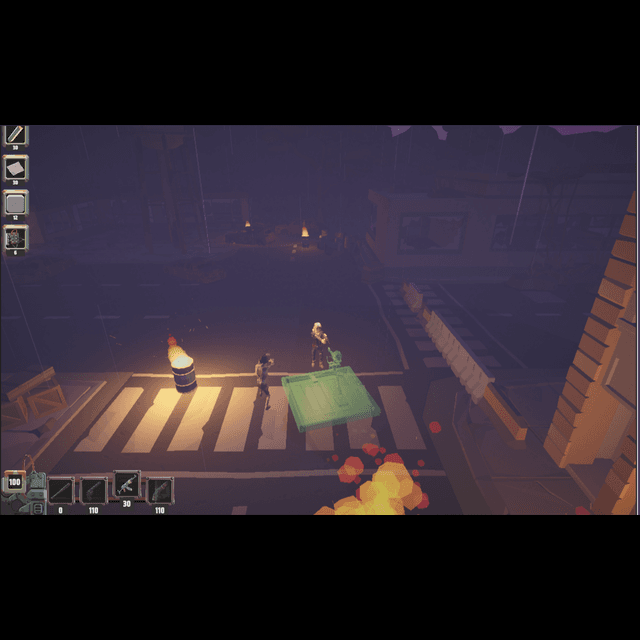
Task: Equip the fourth weapon slot gun
Action: pos(160,490)
